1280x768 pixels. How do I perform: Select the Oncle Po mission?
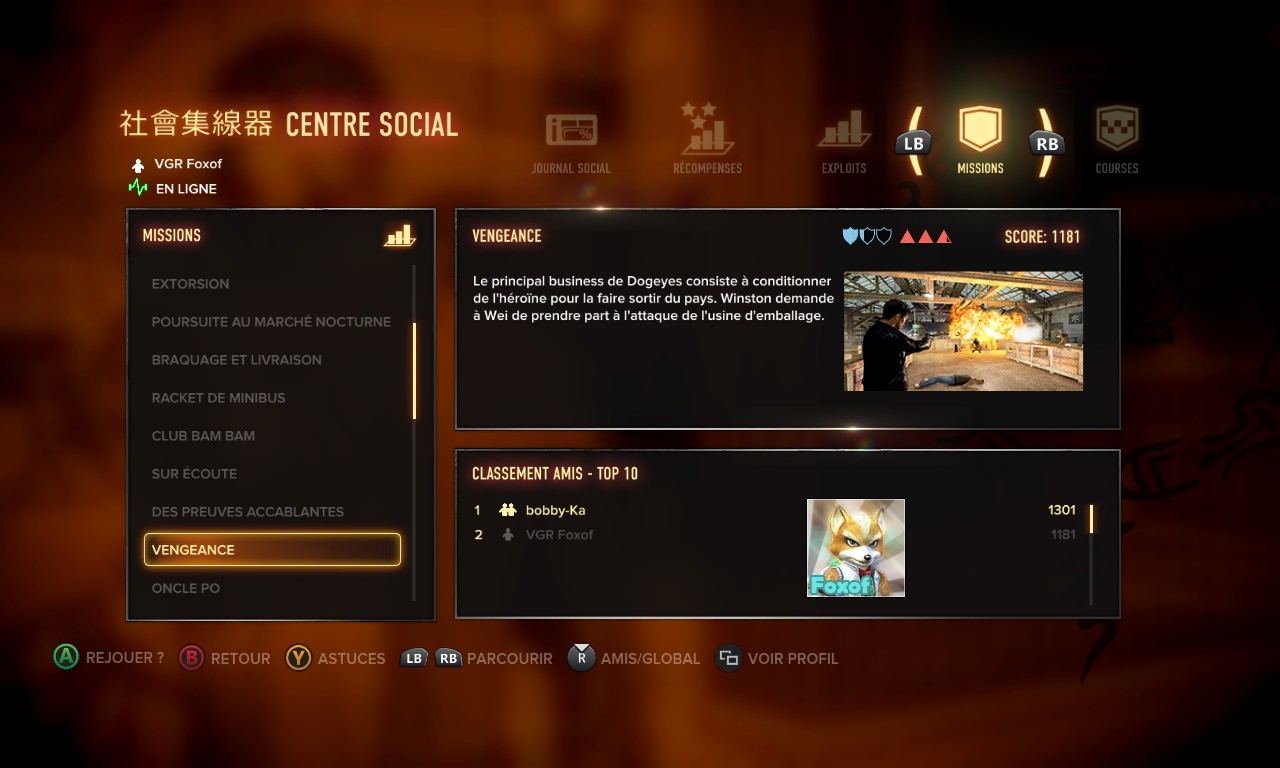(x=186, y=588)
